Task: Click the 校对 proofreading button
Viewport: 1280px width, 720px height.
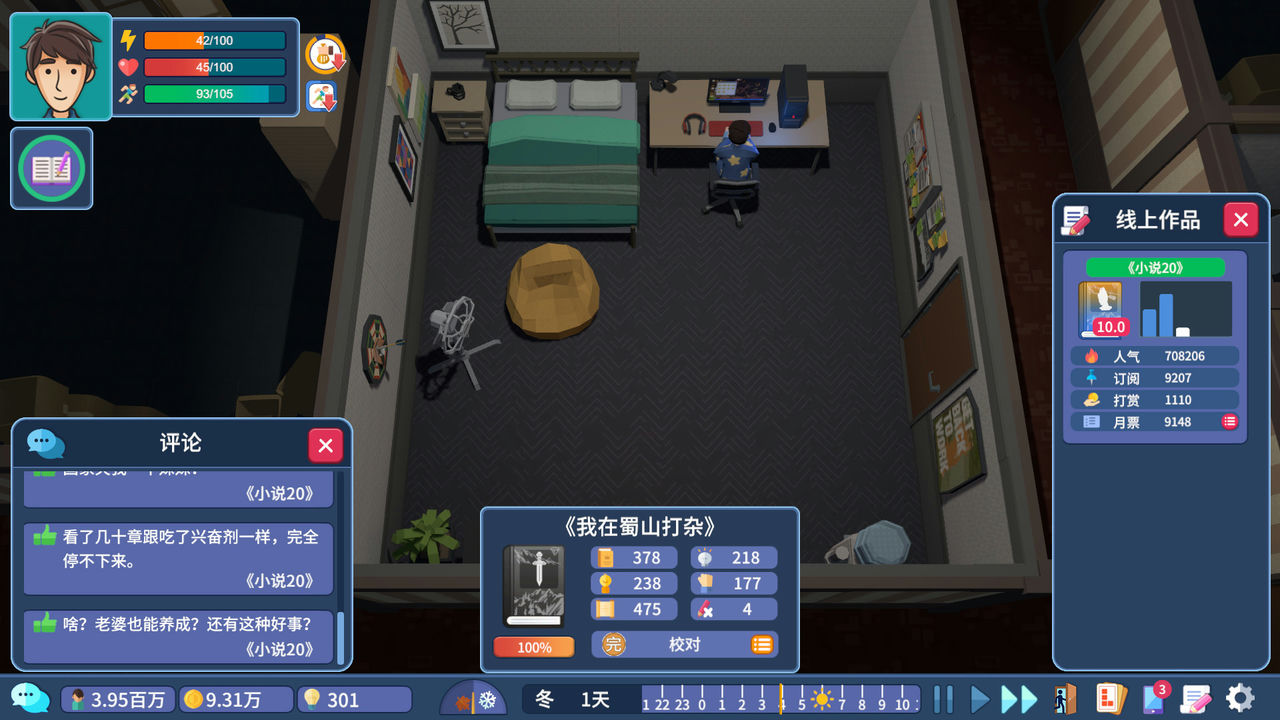Action: [684, 645]
